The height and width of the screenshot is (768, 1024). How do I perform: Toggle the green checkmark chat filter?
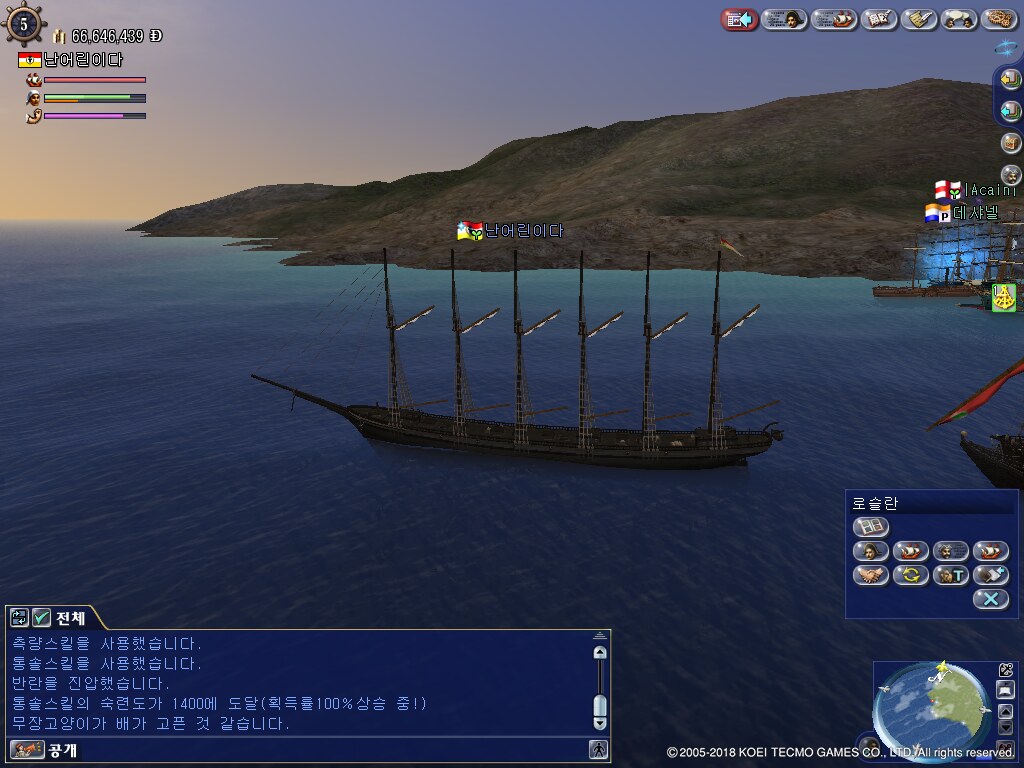coord(41,618)
